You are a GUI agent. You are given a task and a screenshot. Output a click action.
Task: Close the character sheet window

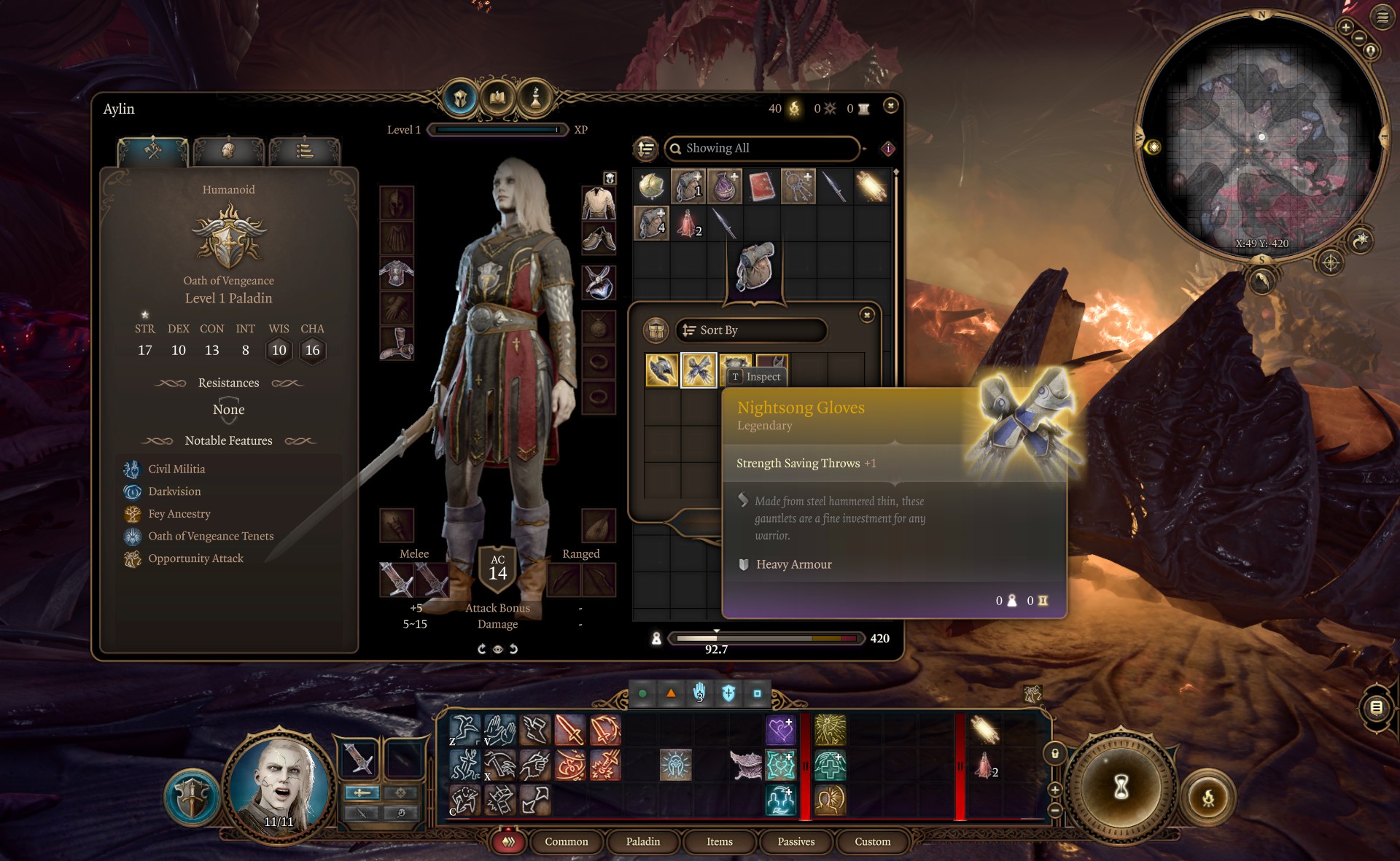tap(890, 106)
